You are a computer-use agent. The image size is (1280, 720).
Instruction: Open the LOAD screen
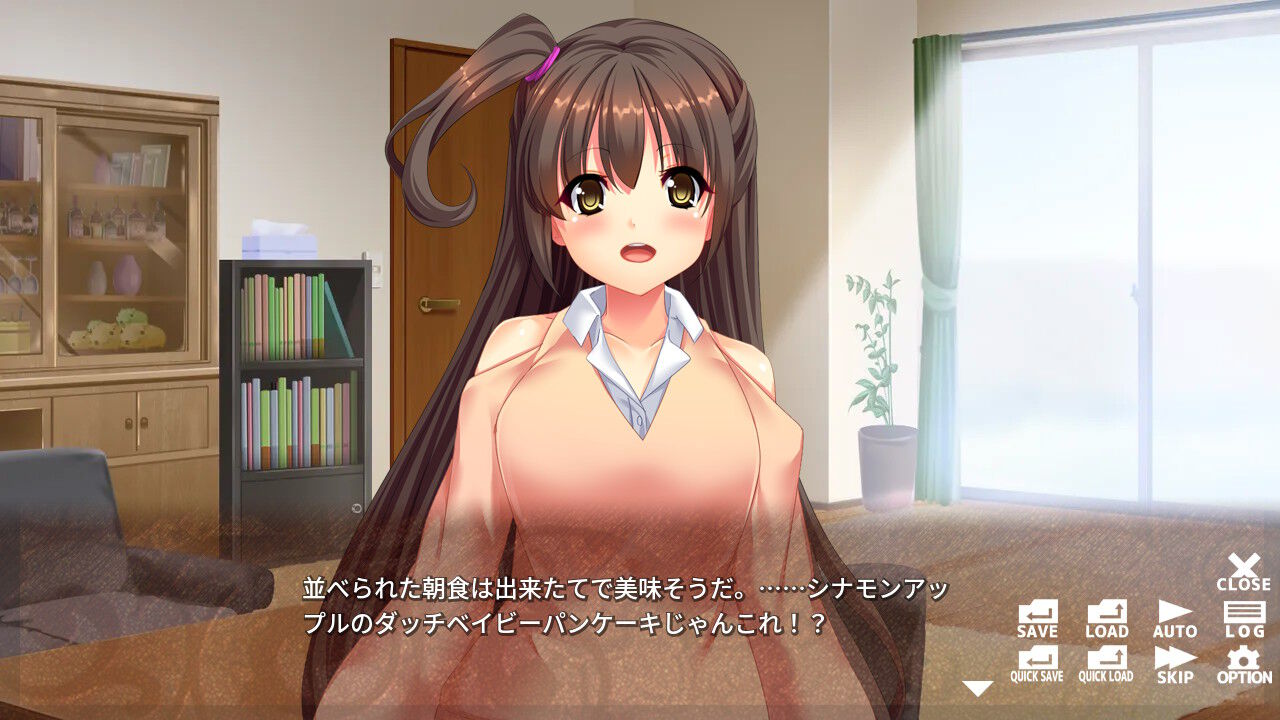pyautogui.click(x=1106, y=618)
